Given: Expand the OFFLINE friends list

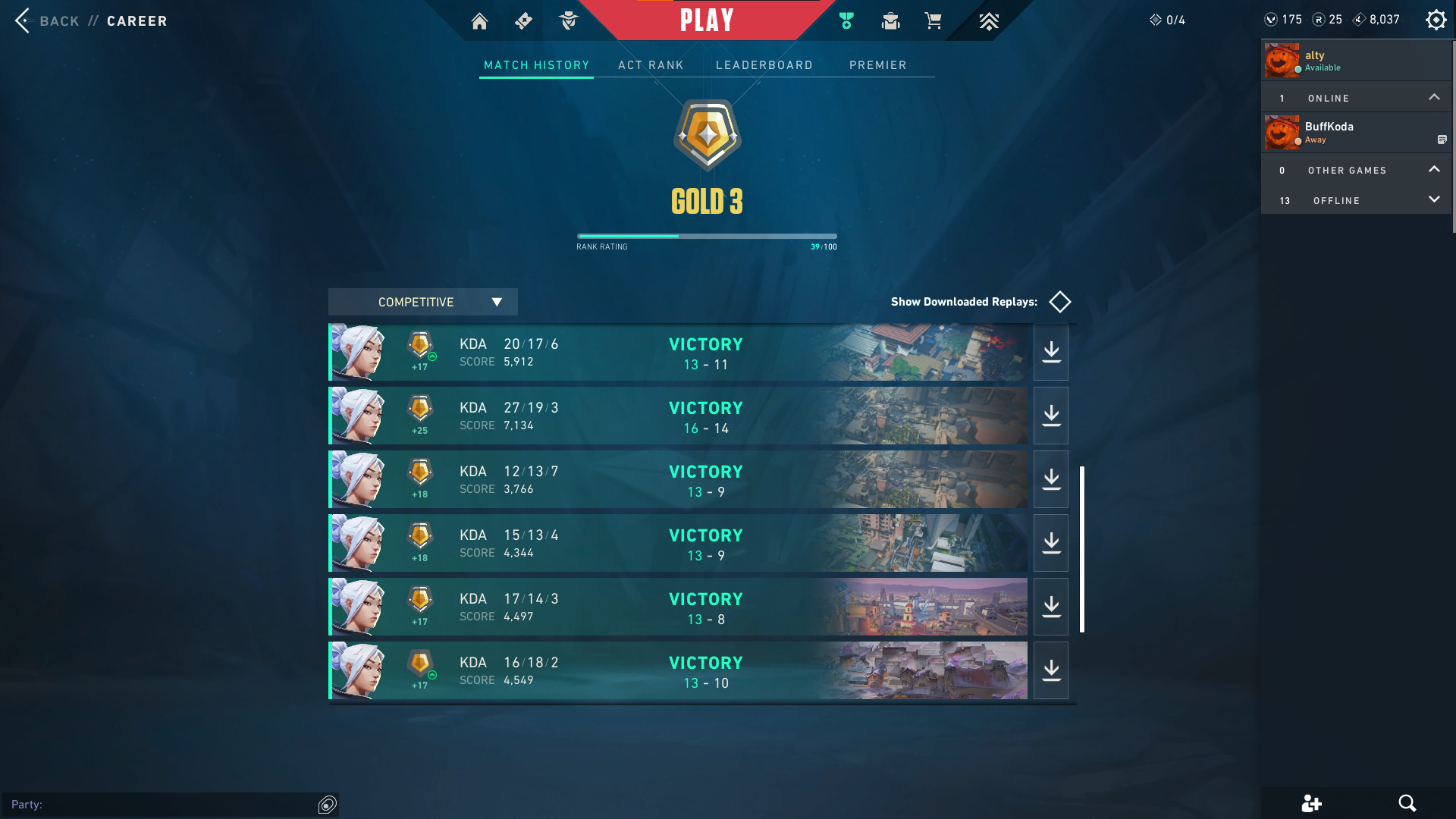Looking at the screenshot, I should point(1434,199).
